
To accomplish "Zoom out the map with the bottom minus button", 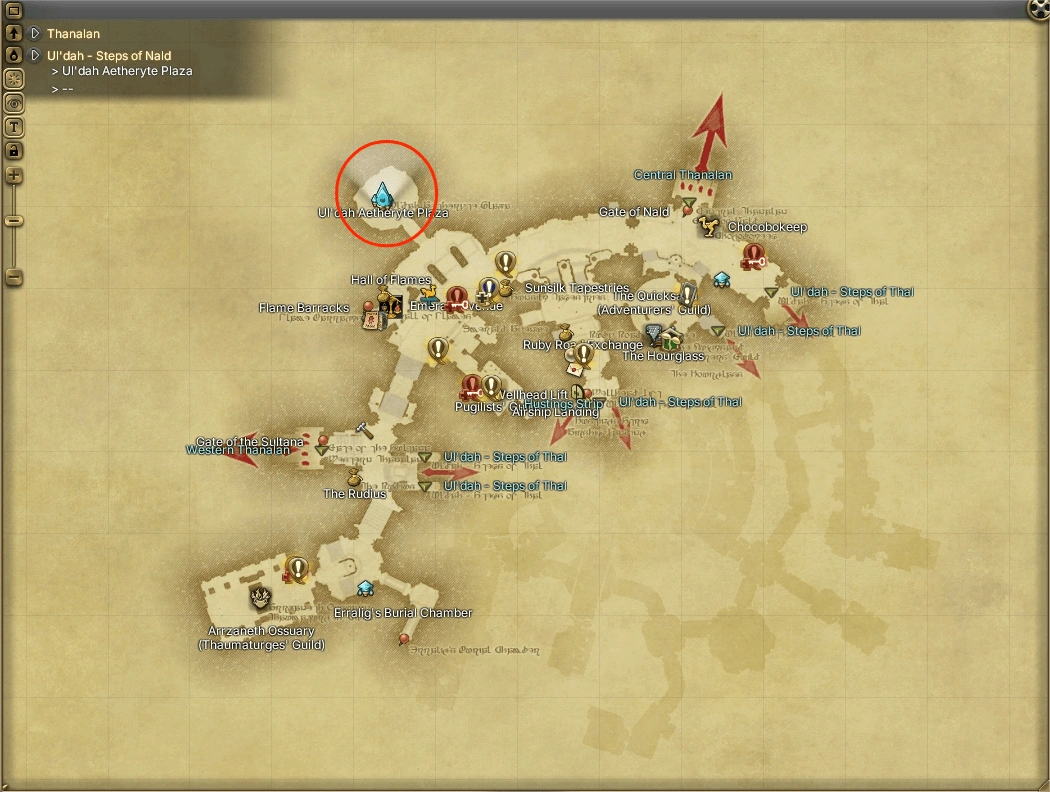I will click(x=14, y=276).
